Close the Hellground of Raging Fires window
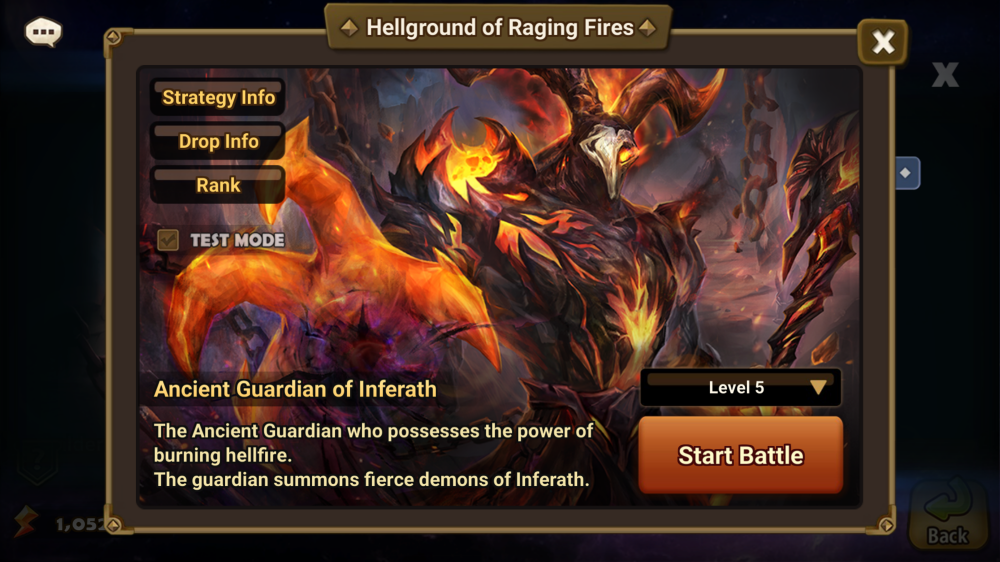 pyautogui.click(x=883, y=42)
